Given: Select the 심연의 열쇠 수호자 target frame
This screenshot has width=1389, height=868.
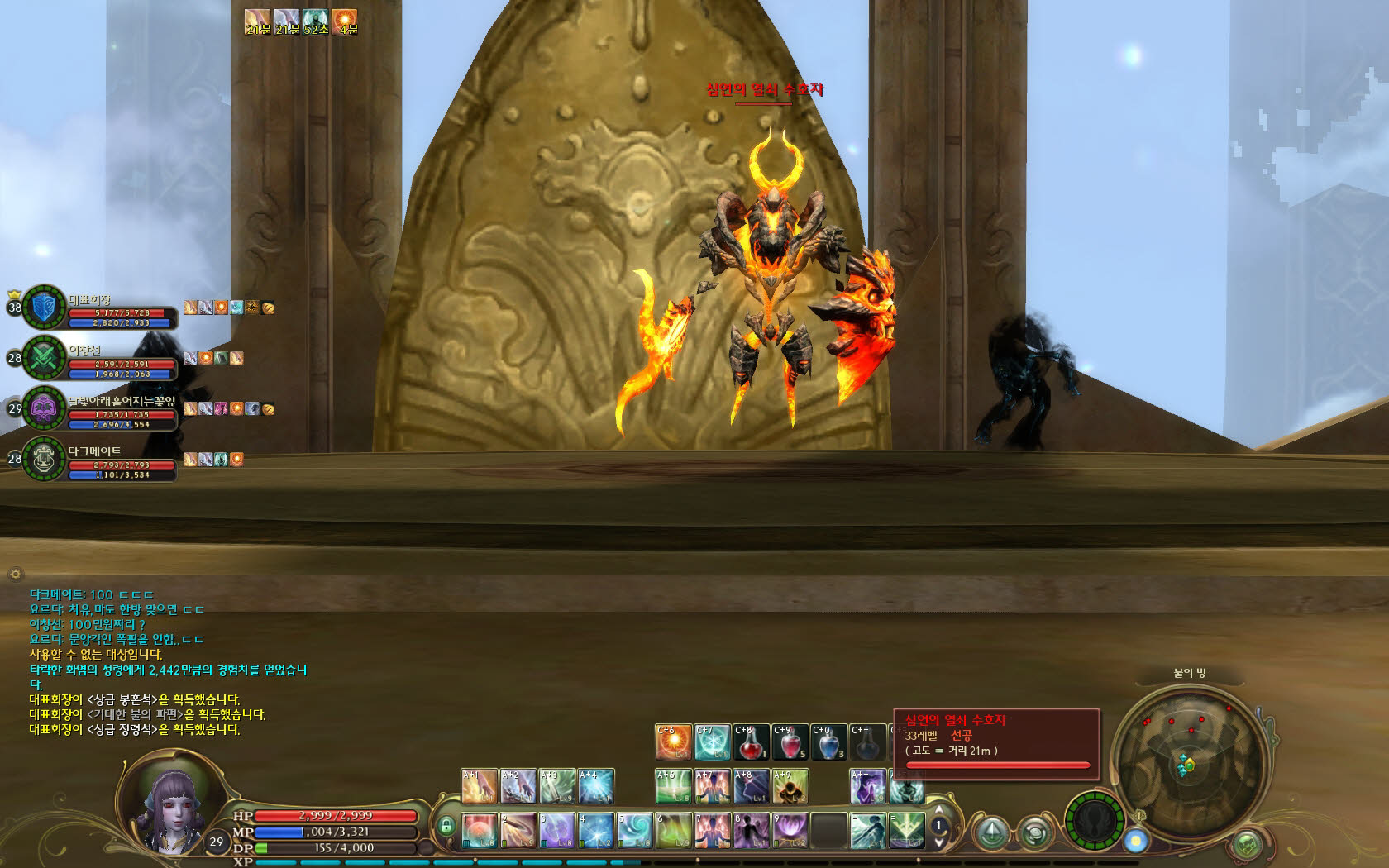Looking at the screenshot, I should point(996,744).
